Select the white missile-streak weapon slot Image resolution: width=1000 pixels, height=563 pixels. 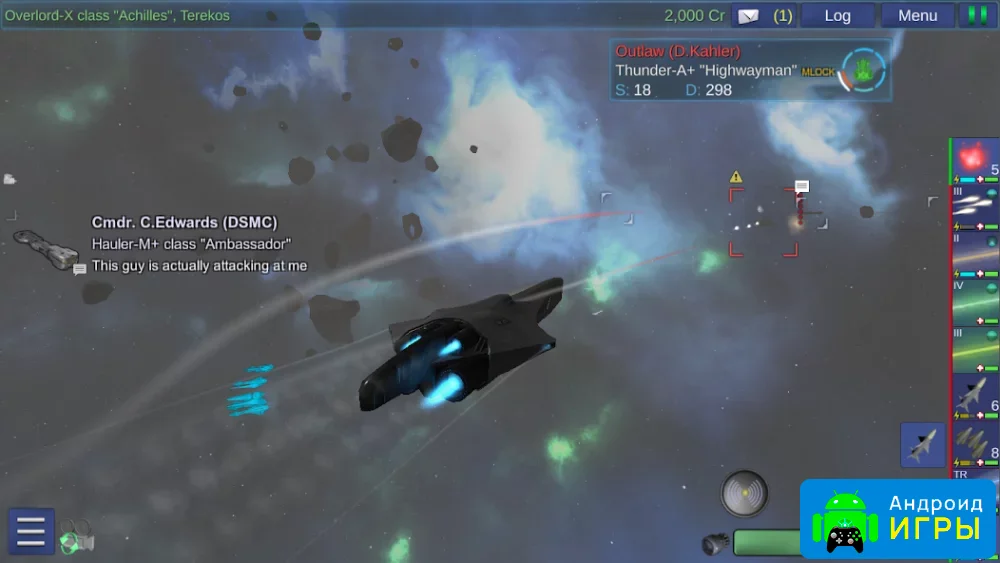975,207
